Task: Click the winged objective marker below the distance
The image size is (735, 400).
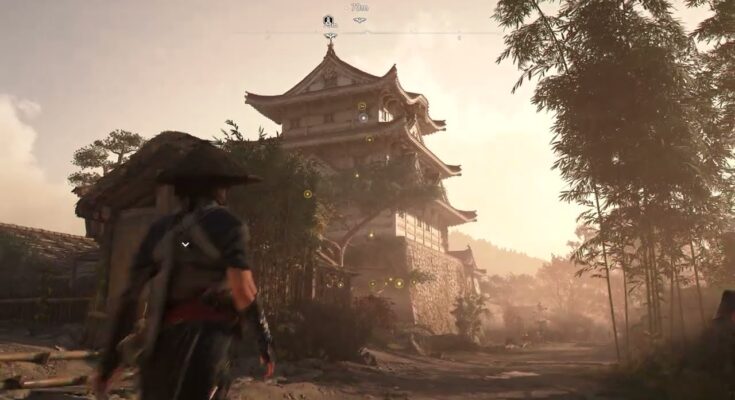Action: tap(360, 20)
